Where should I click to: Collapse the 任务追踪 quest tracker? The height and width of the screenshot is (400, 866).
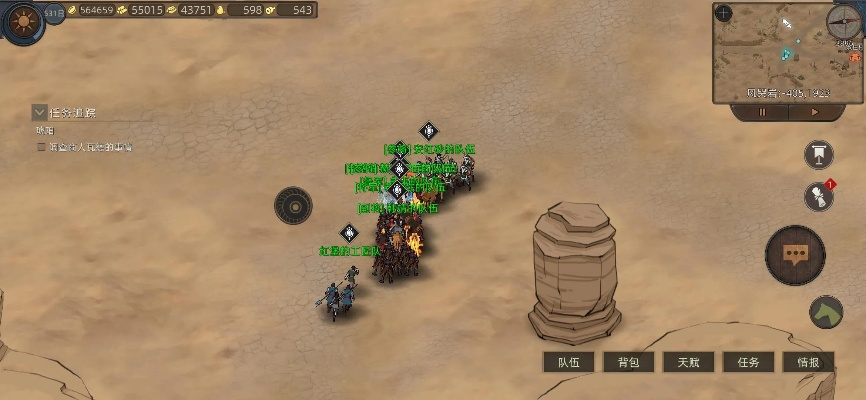tap(40, 112)
